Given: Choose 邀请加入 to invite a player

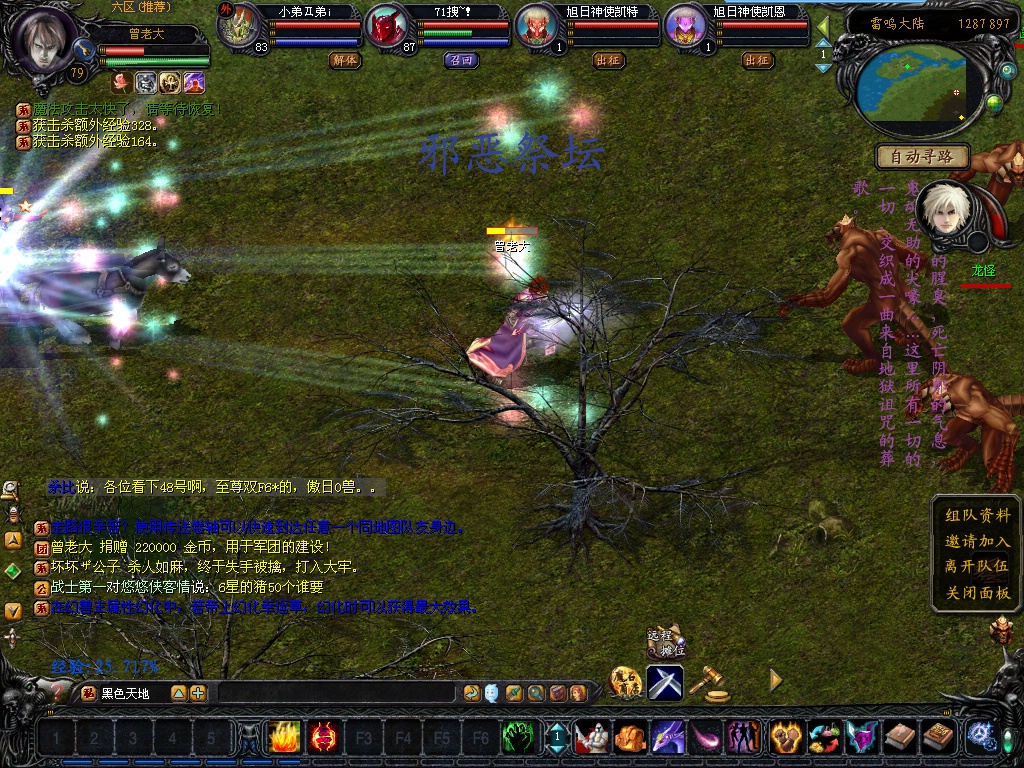Looking at the screenshot, I should (x=977, y=541).
